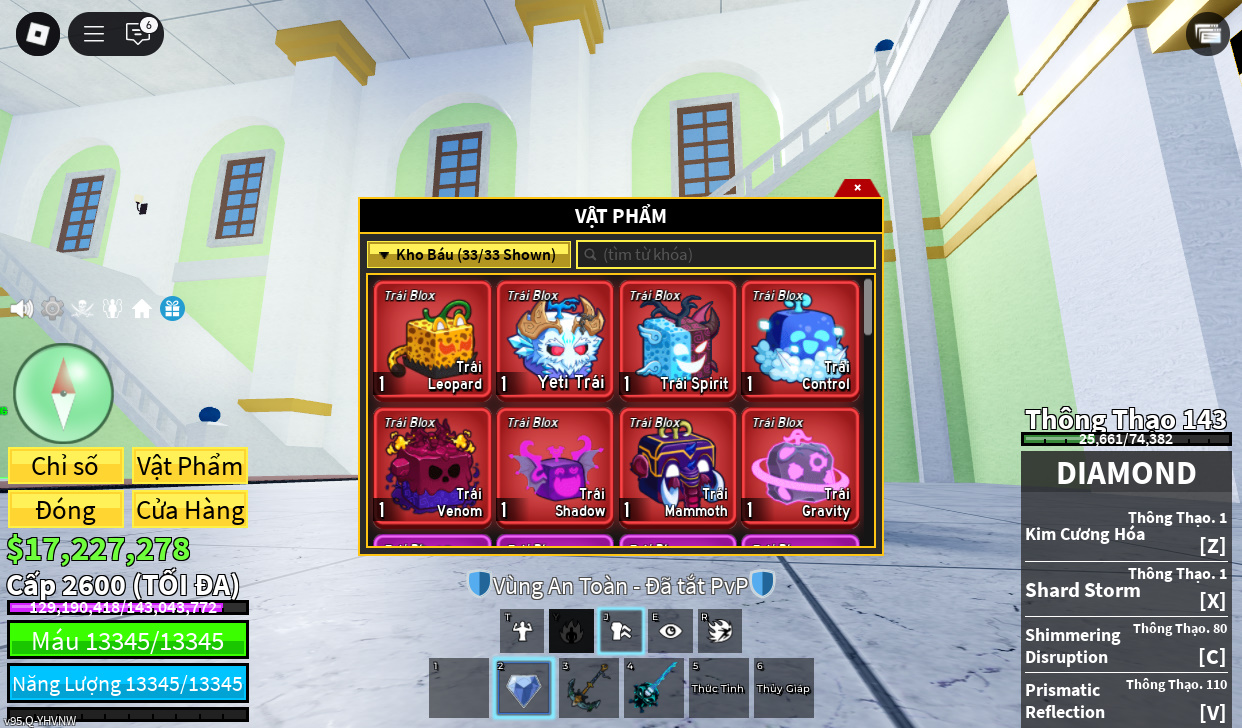Viewport: 1242px width, 728px height.
Task: Click the Vật Phẩm items button
Action: pyautogui.click(x=189, y=466)
